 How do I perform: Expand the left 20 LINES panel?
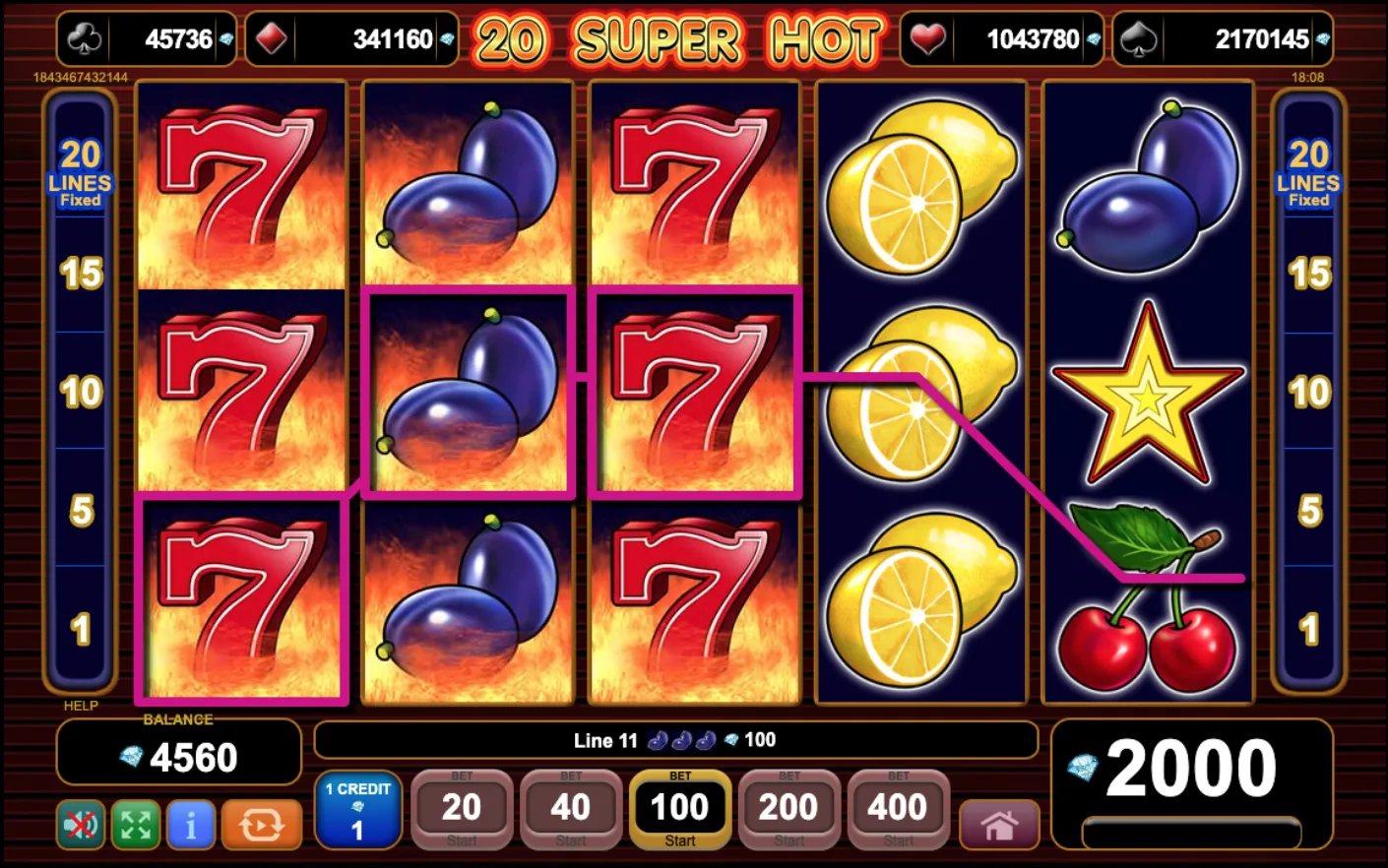[81, 169]
